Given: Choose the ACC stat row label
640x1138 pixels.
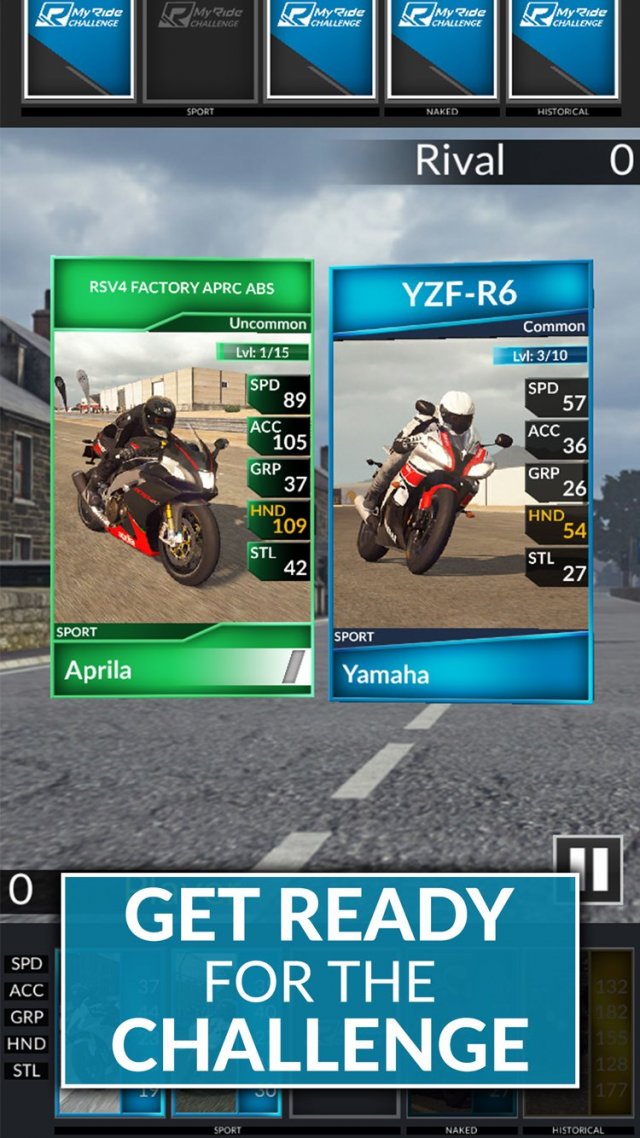Looking at the screenshot, I should click(27, 991).
